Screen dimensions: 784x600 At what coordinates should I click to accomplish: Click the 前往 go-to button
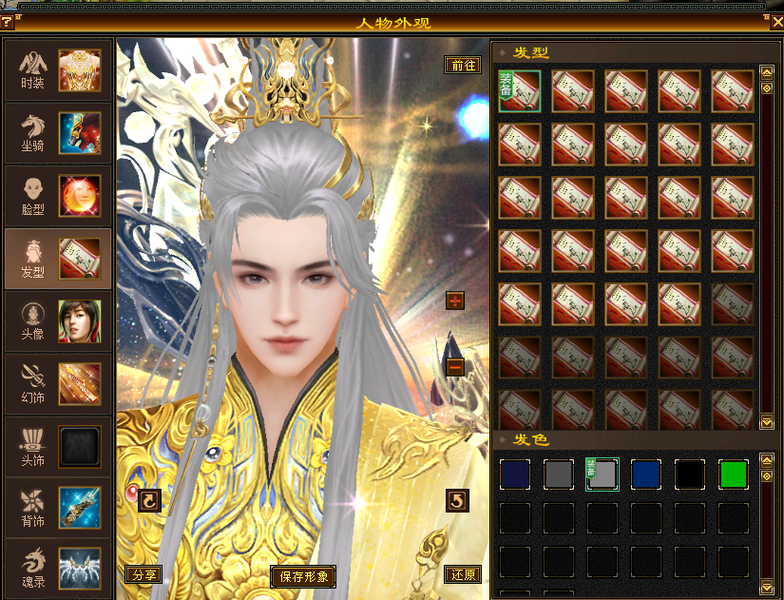[463, 65]
